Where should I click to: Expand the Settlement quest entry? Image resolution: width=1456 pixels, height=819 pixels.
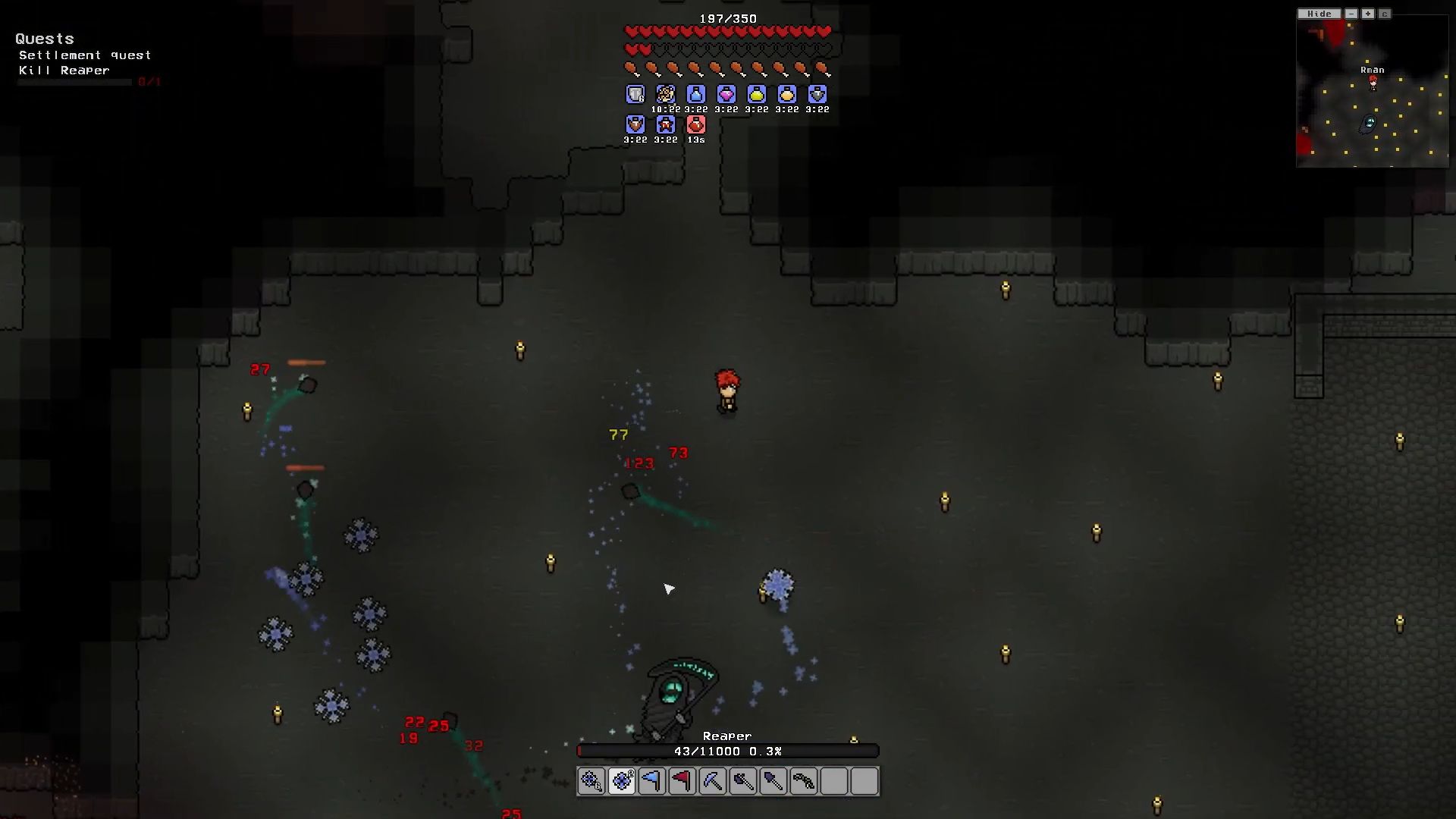coord(85,55)
